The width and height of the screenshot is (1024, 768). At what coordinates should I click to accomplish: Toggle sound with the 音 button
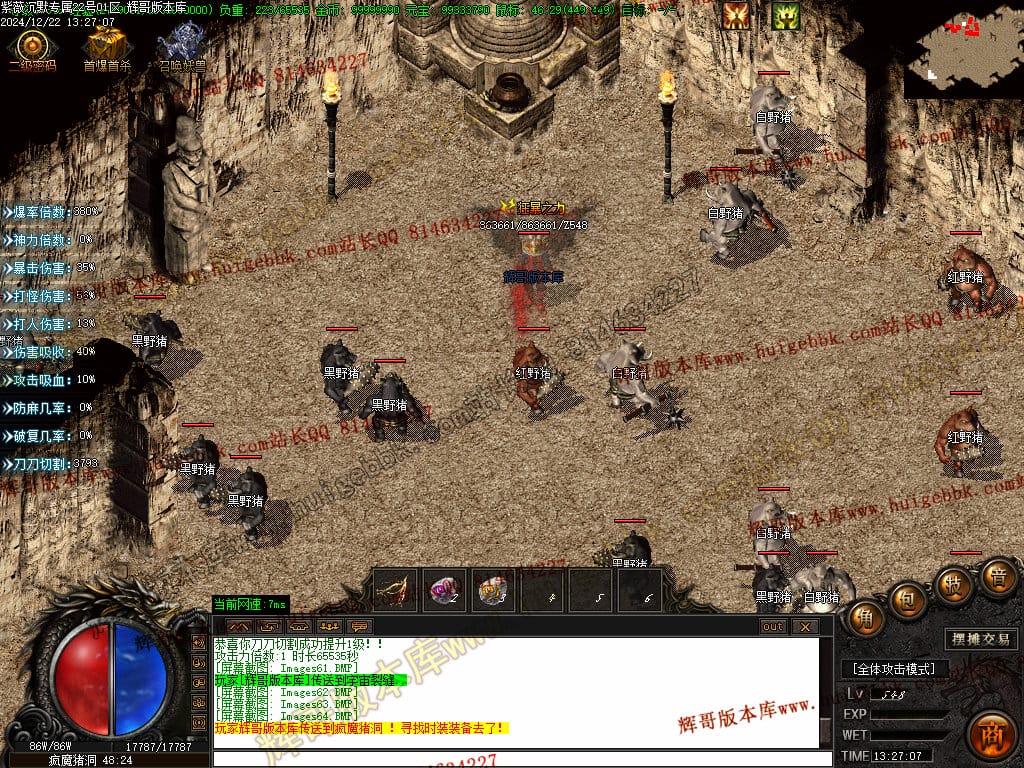click(996, 577)
